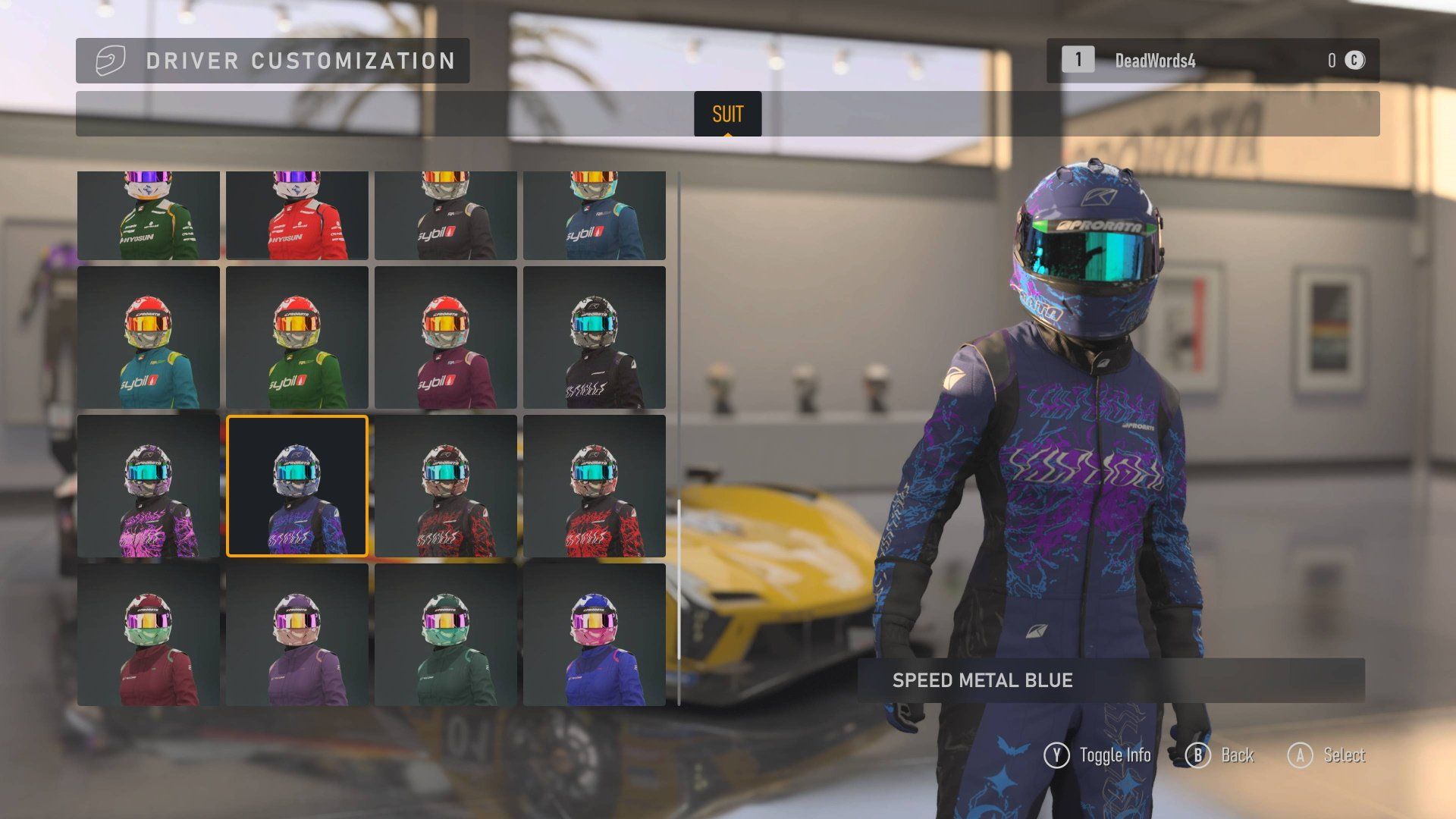Viewport: 1456px width, 819px height.
Task: Pick the black Sybil suit
Action: 446,216
